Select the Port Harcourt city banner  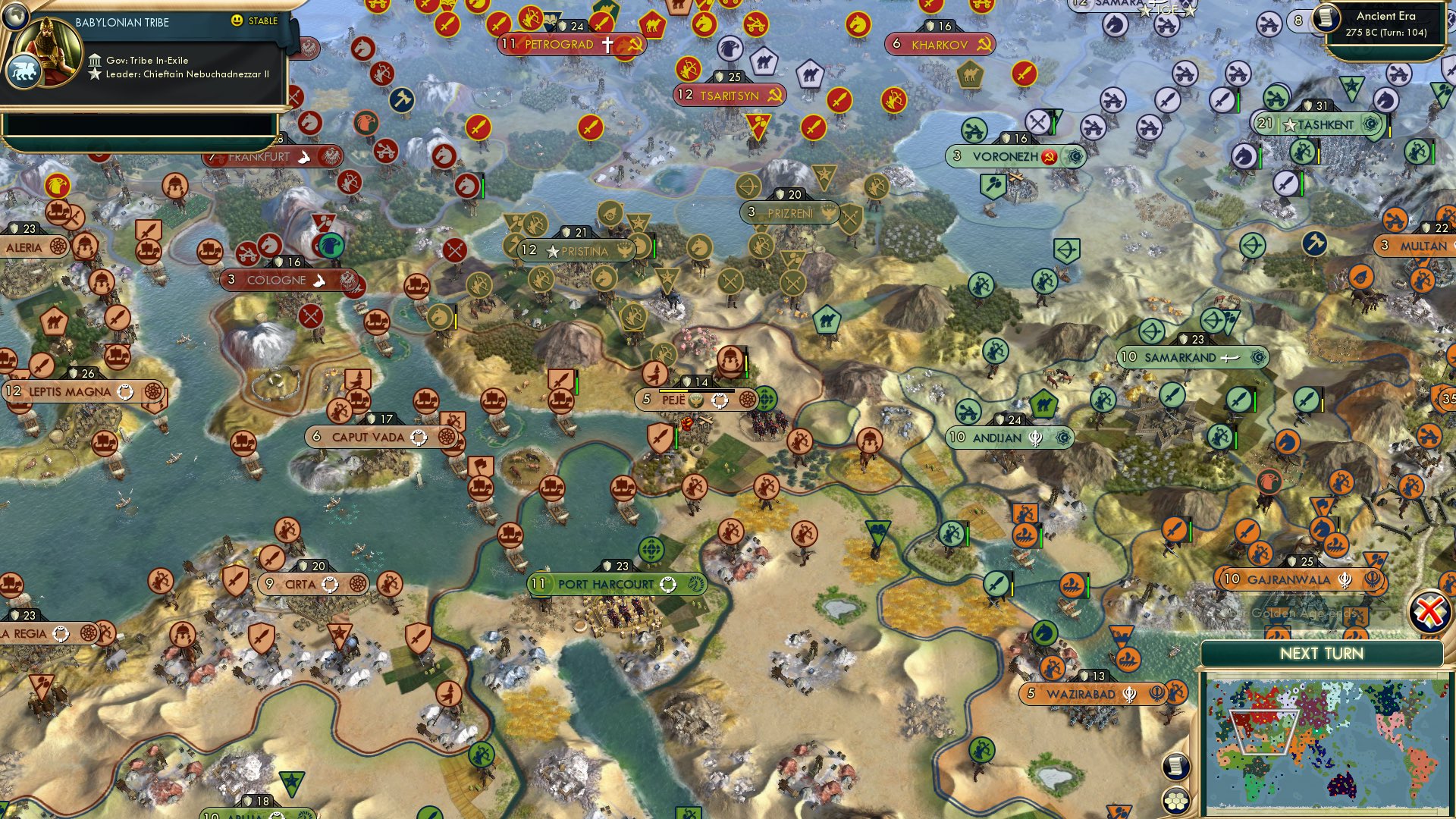tap(607, 584)
